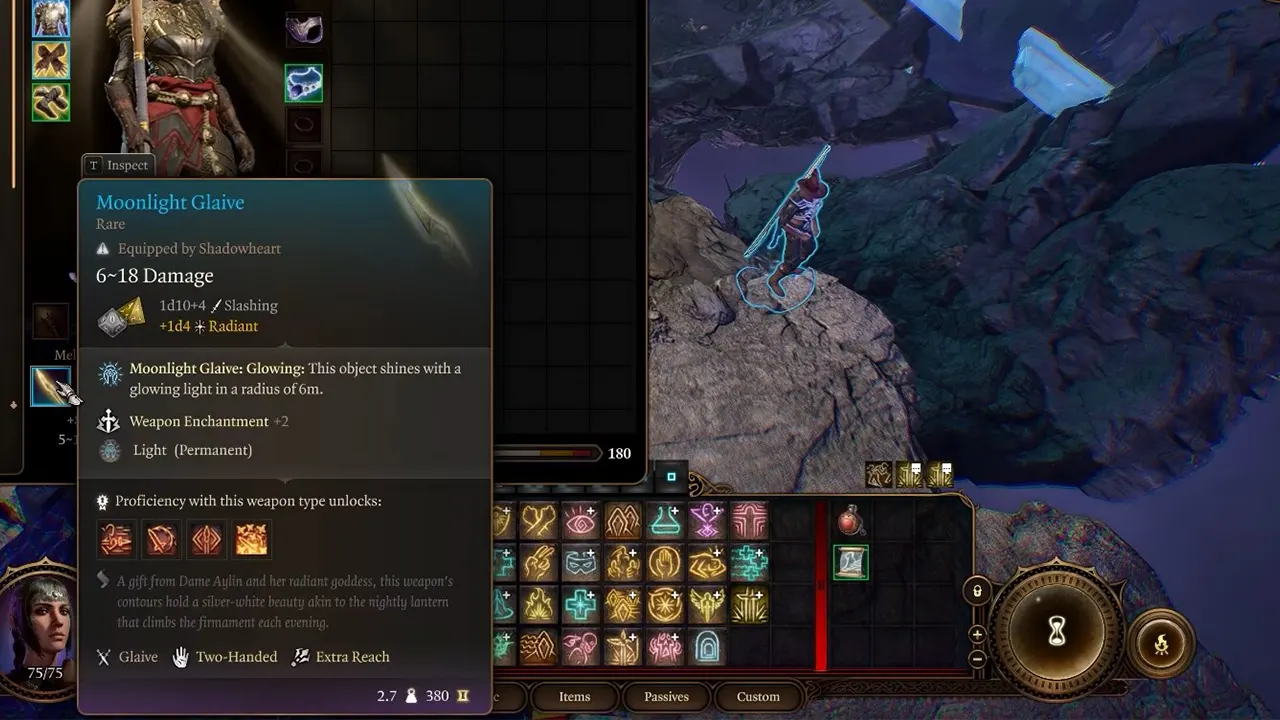
Task: Switch to the Passives tab
Action: pos(666,696)
